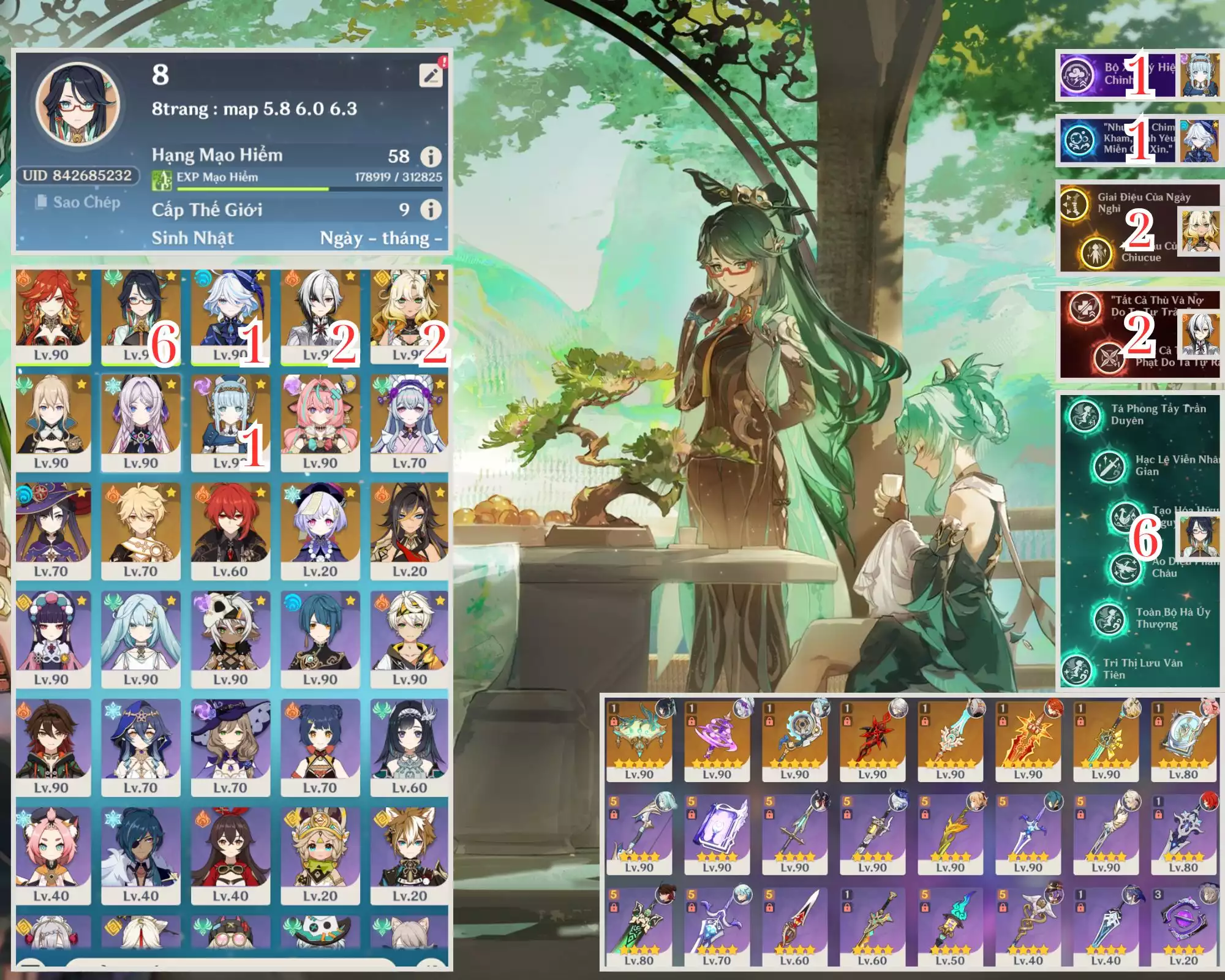Select the Lv.60 Diluc card
Screen dimensions: 1225x980
(230, 530)
